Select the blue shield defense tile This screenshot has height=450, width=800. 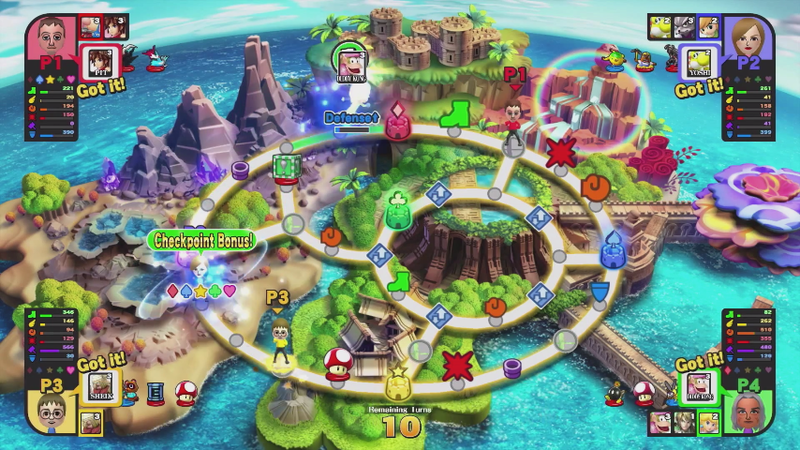pos(600,289)
